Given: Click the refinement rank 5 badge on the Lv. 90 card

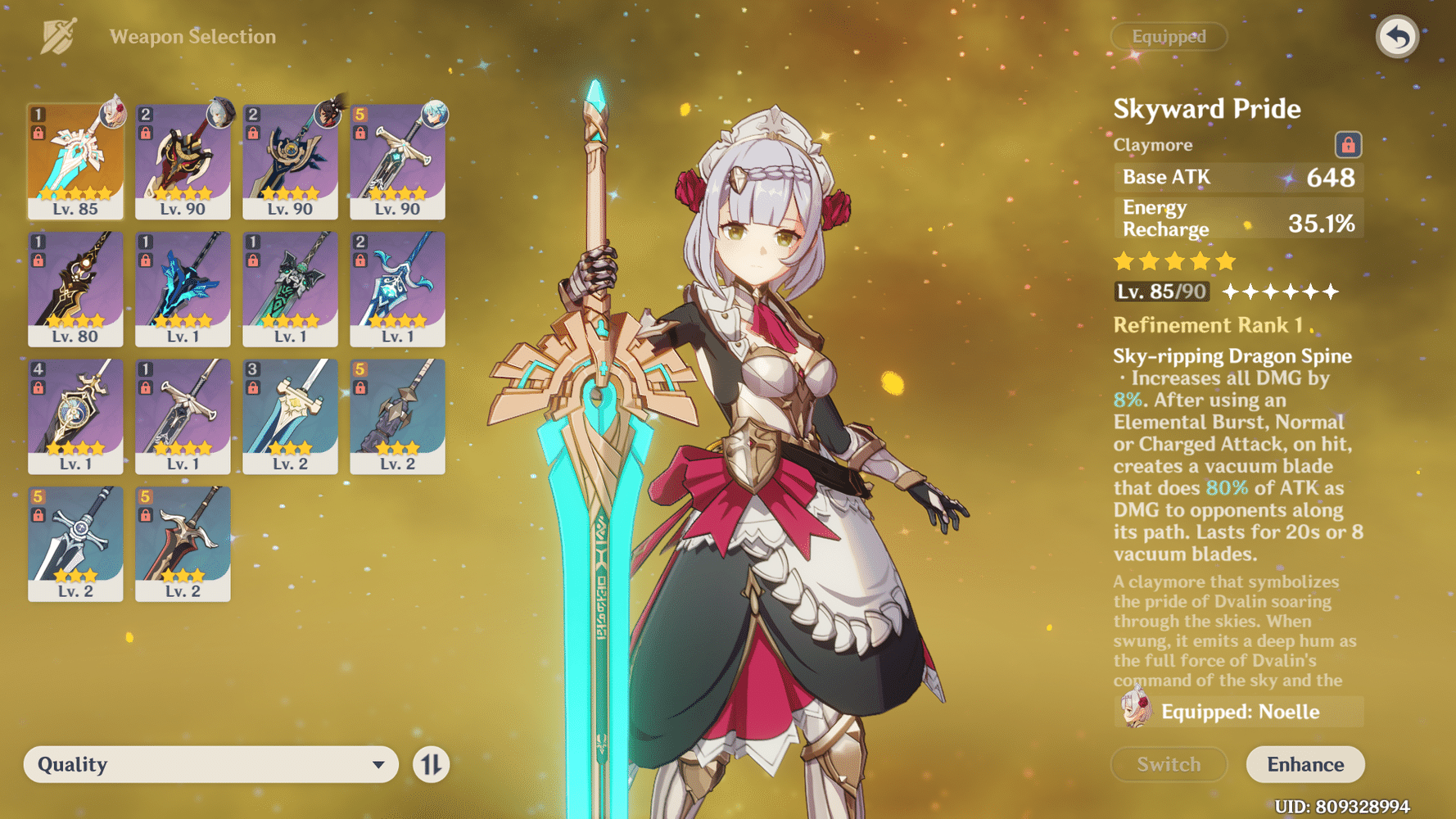Looking at the screenshot, I should coord(359,113).
